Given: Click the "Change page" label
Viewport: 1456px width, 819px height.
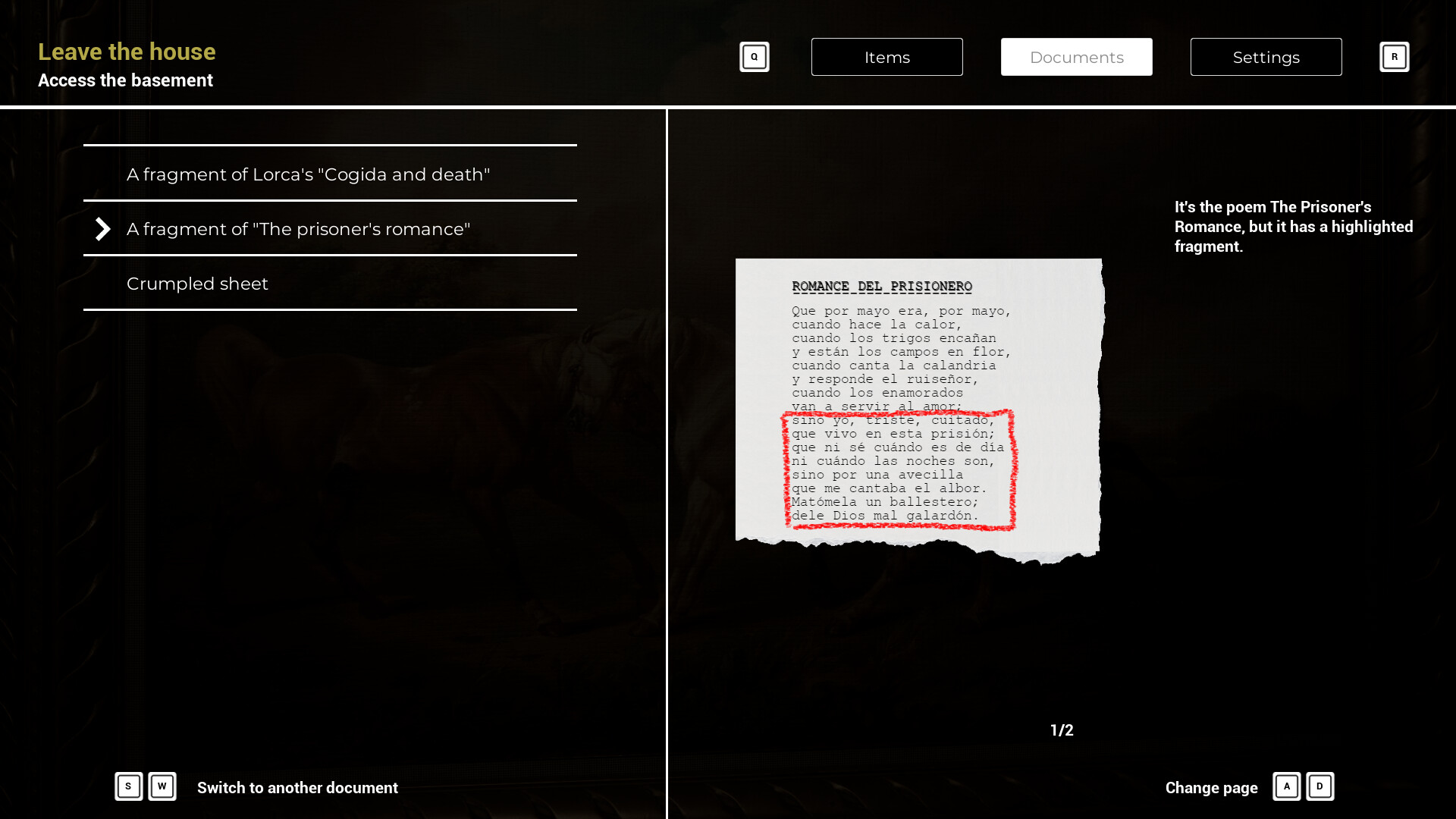Looking at the screenshot, I should point(1211,788).
